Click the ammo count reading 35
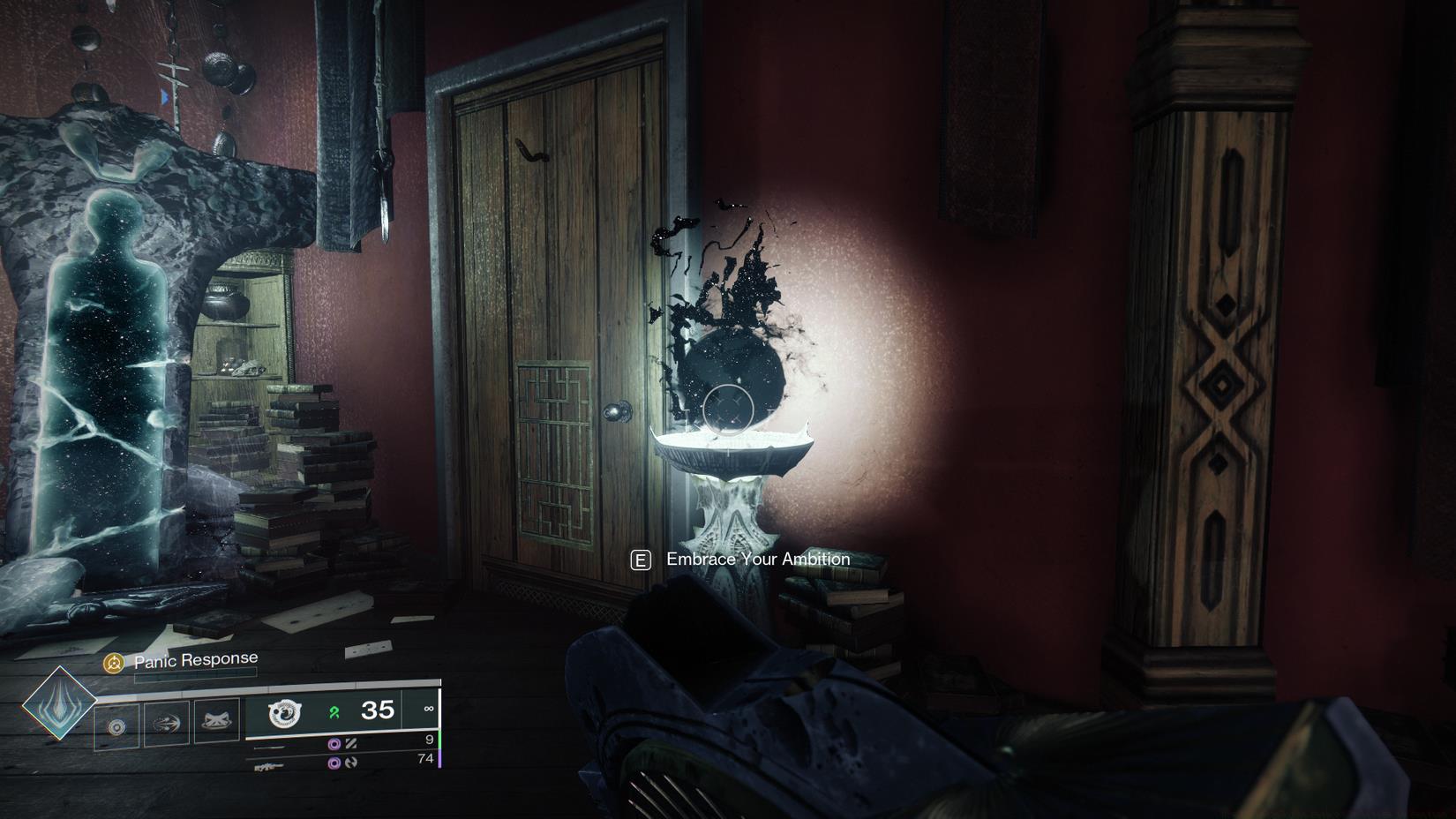The width and height of the screenshot is (1456, 819). (x=377, y=710)
